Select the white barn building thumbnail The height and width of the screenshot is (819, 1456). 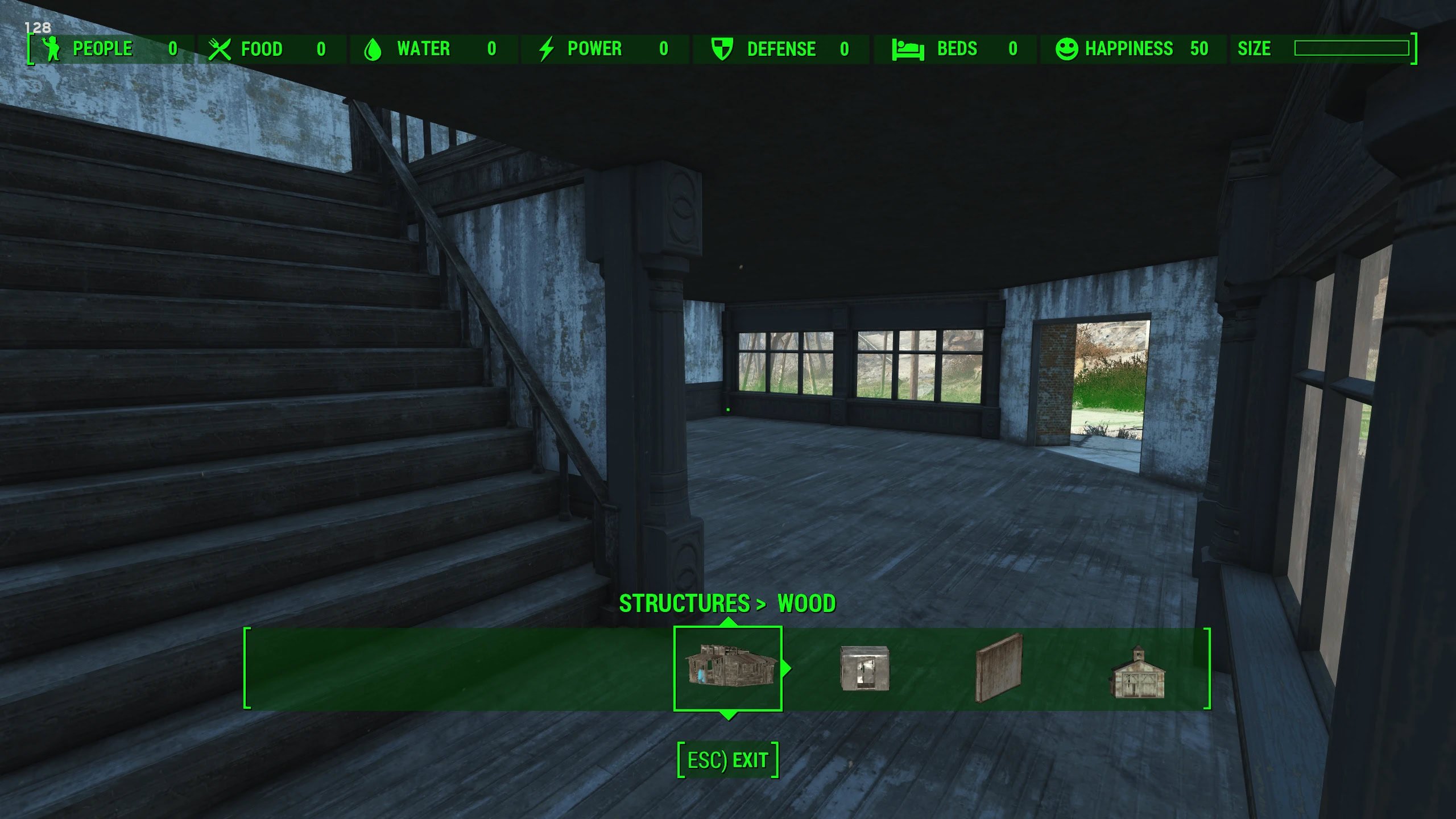pyautogui.click(x=1137, y=672)
